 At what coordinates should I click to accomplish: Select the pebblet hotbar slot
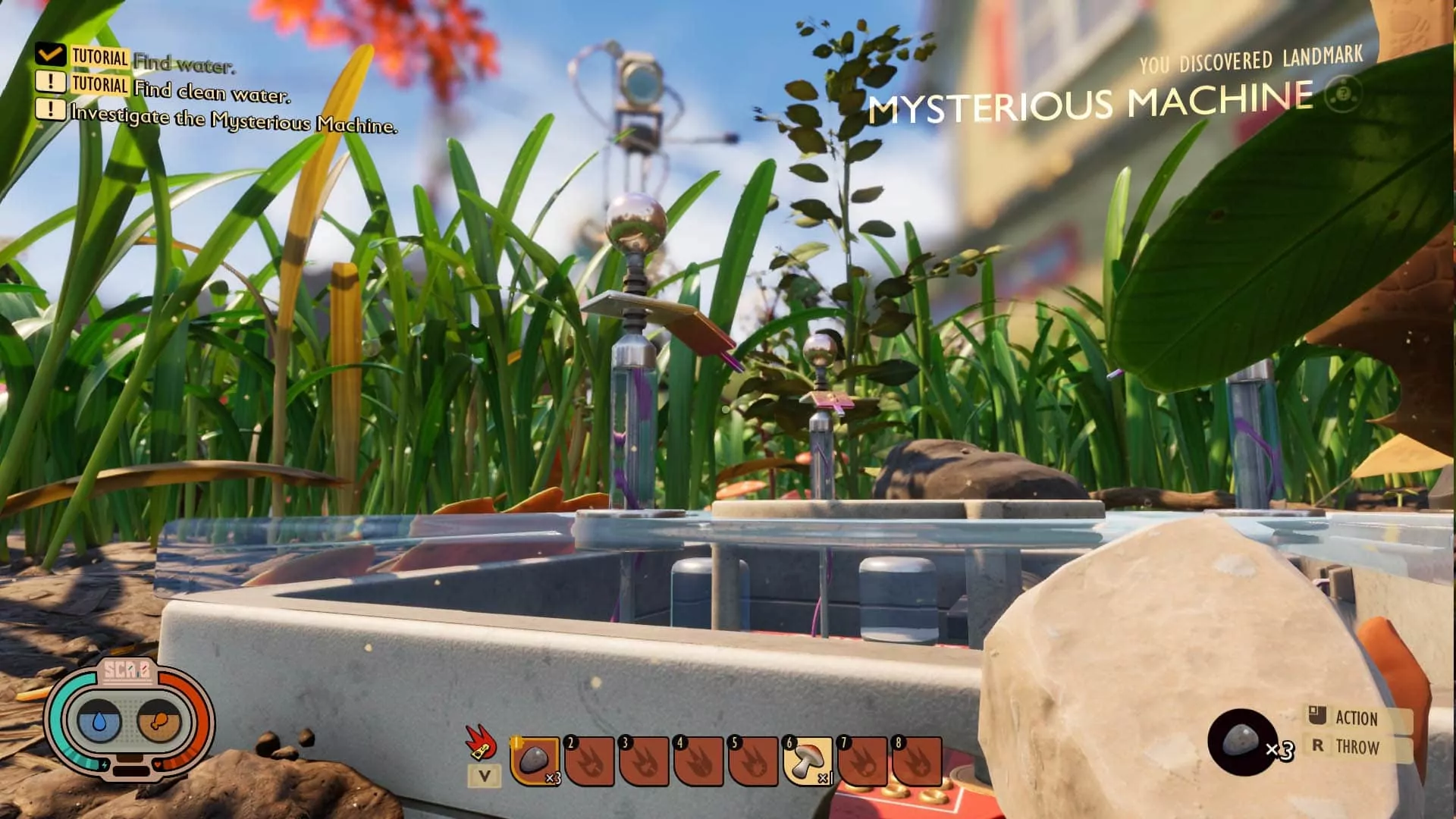pyautogui.click(x=535, y=761)
